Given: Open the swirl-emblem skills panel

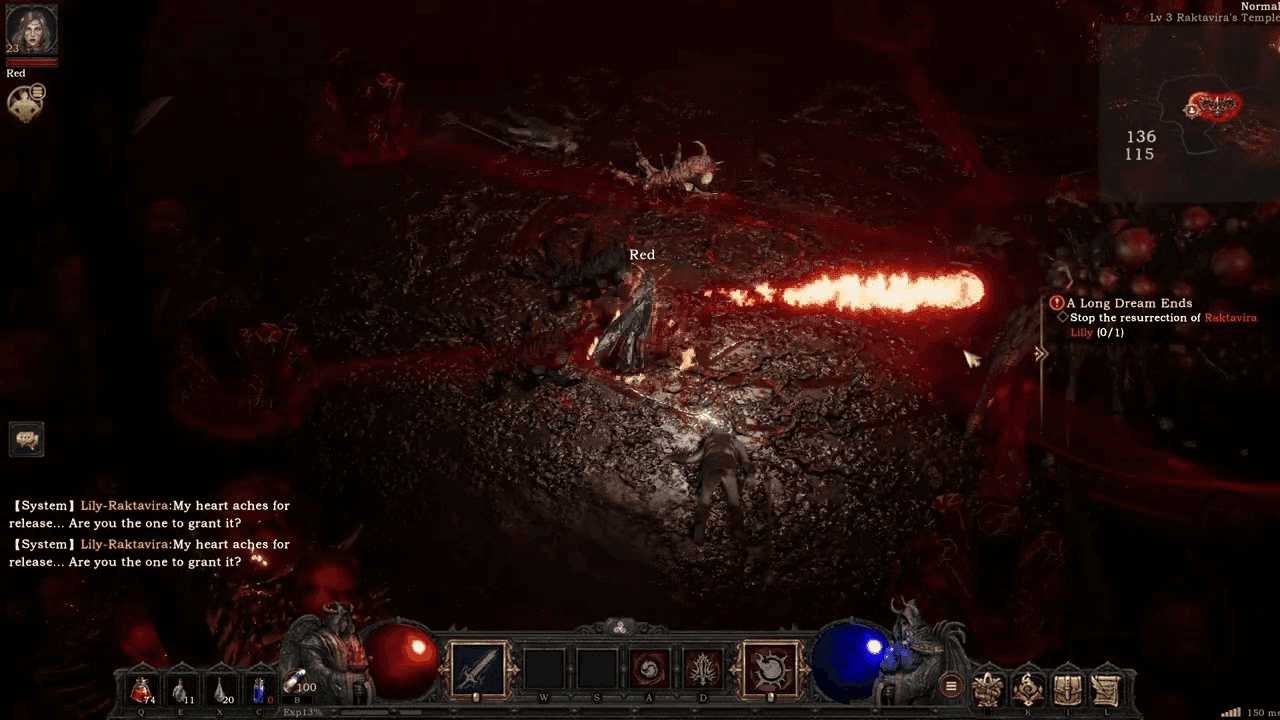Looking at the screenshot, I should pos(1028,688).
